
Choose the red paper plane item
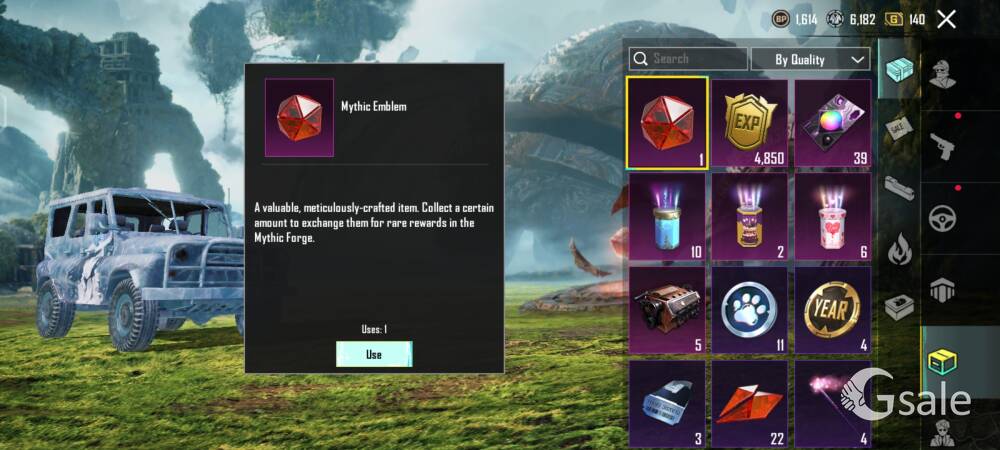click(x=750, y=403)
